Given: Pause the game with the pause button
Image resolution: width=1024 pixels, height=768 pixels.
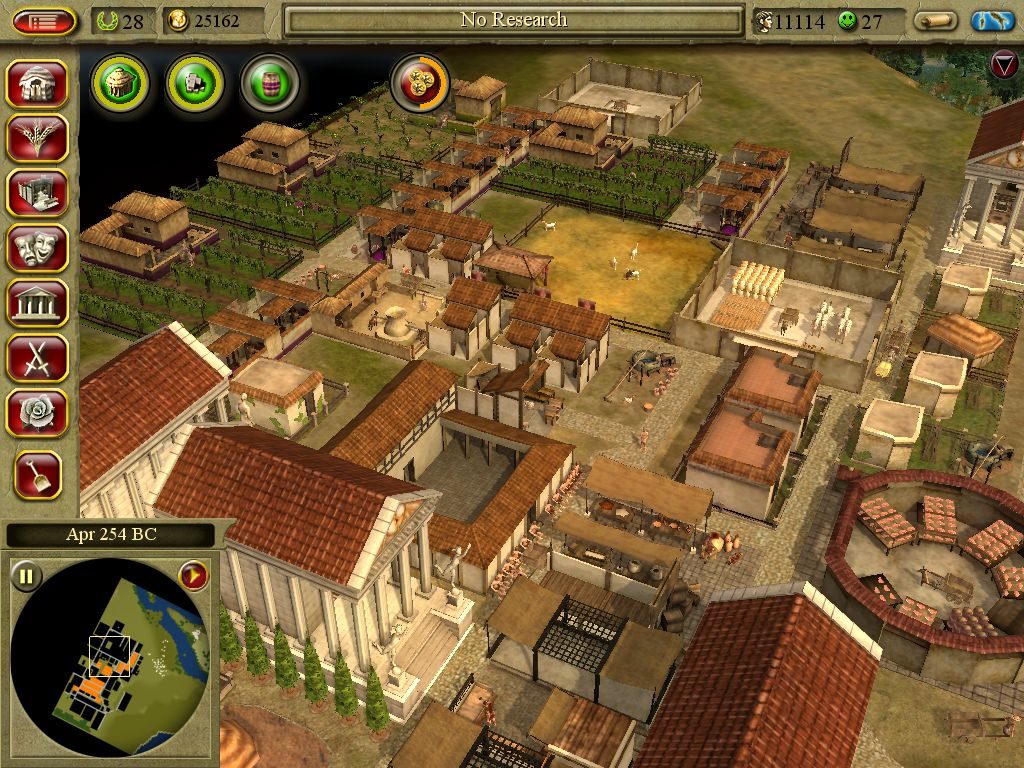Looking at the screenshot, I should pos(27,575).
